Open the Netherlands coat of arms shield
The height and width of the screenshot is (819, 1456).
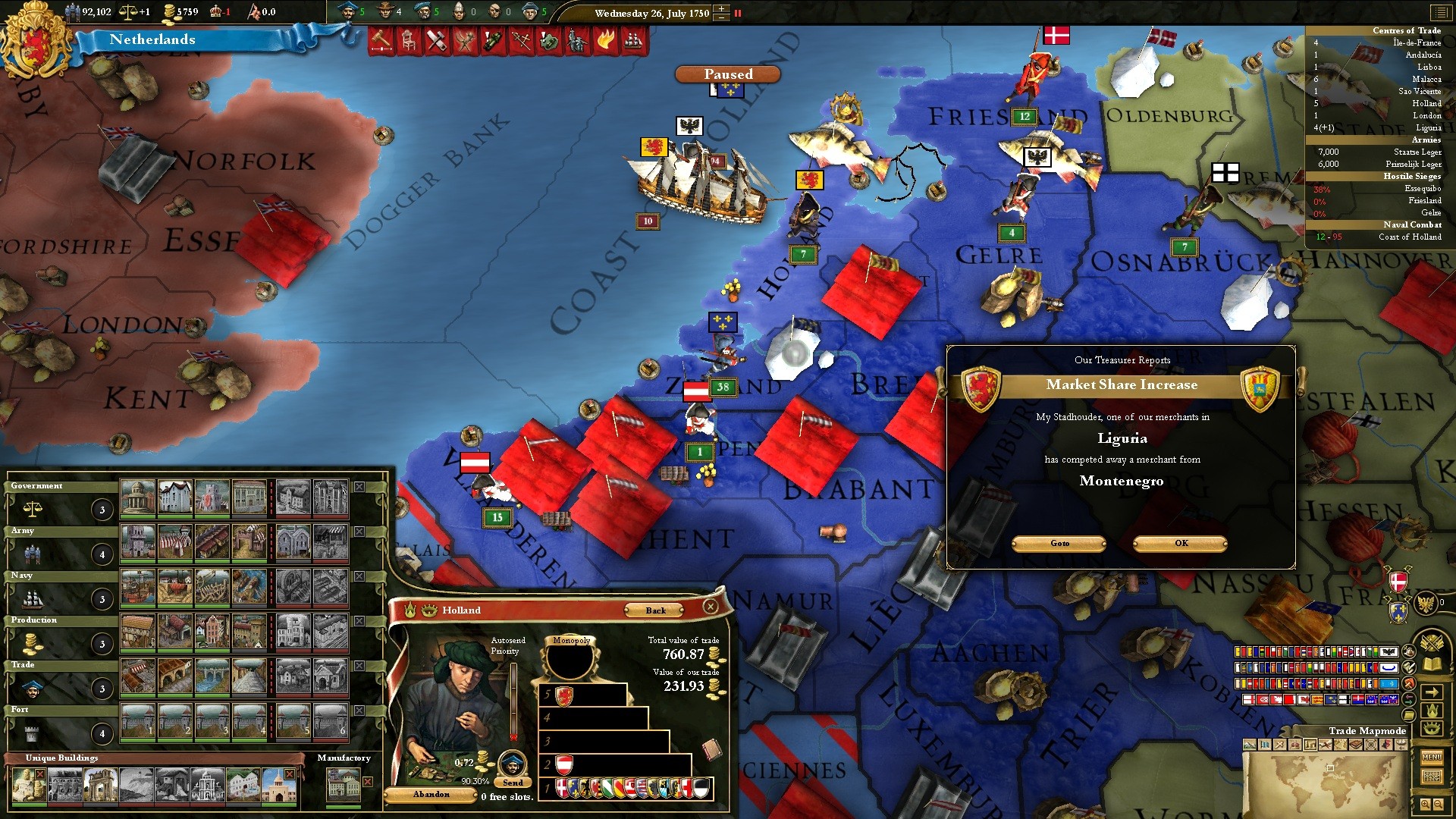point(33,39)
